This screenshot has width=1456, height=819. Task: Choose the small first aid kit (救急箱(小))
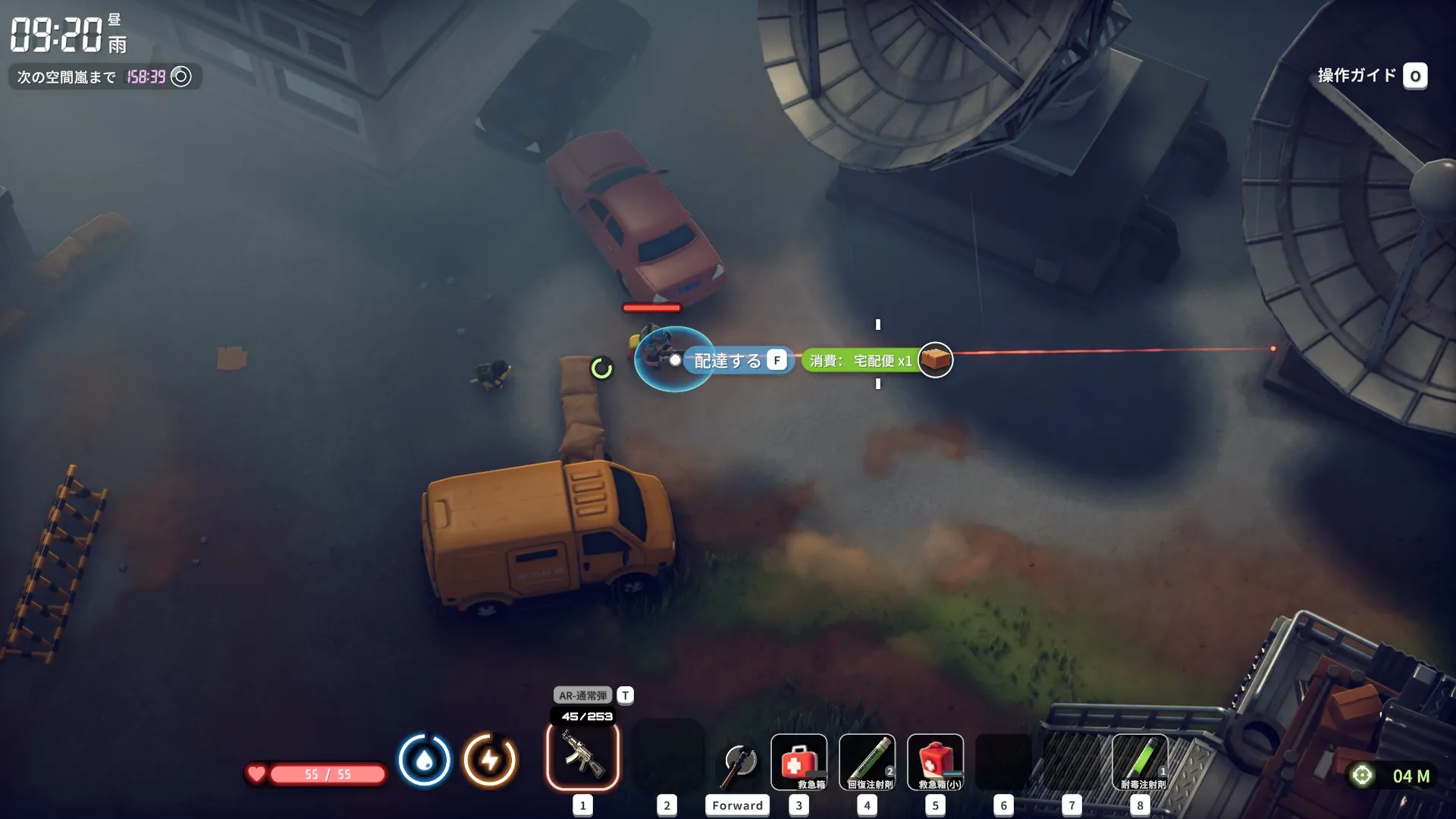pos(935,762)
